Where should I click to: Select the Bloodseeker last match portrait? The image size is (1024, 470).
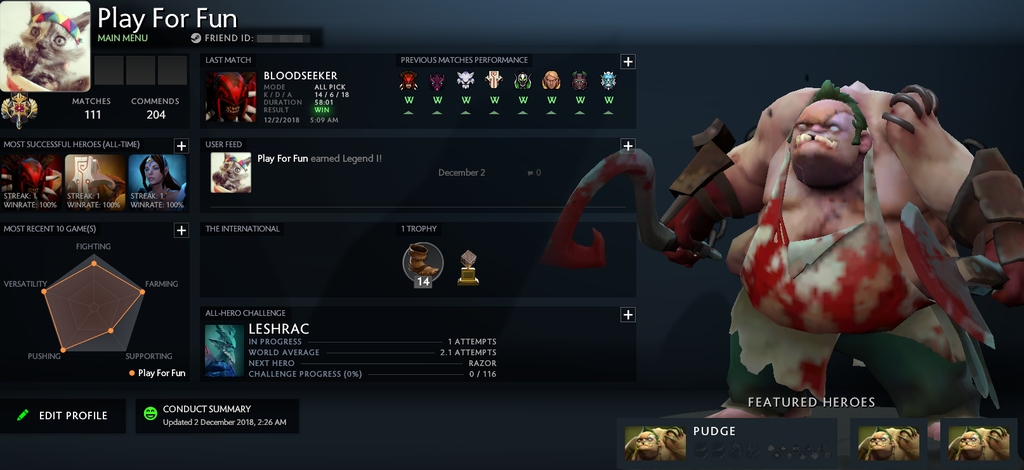coord(231,97)
